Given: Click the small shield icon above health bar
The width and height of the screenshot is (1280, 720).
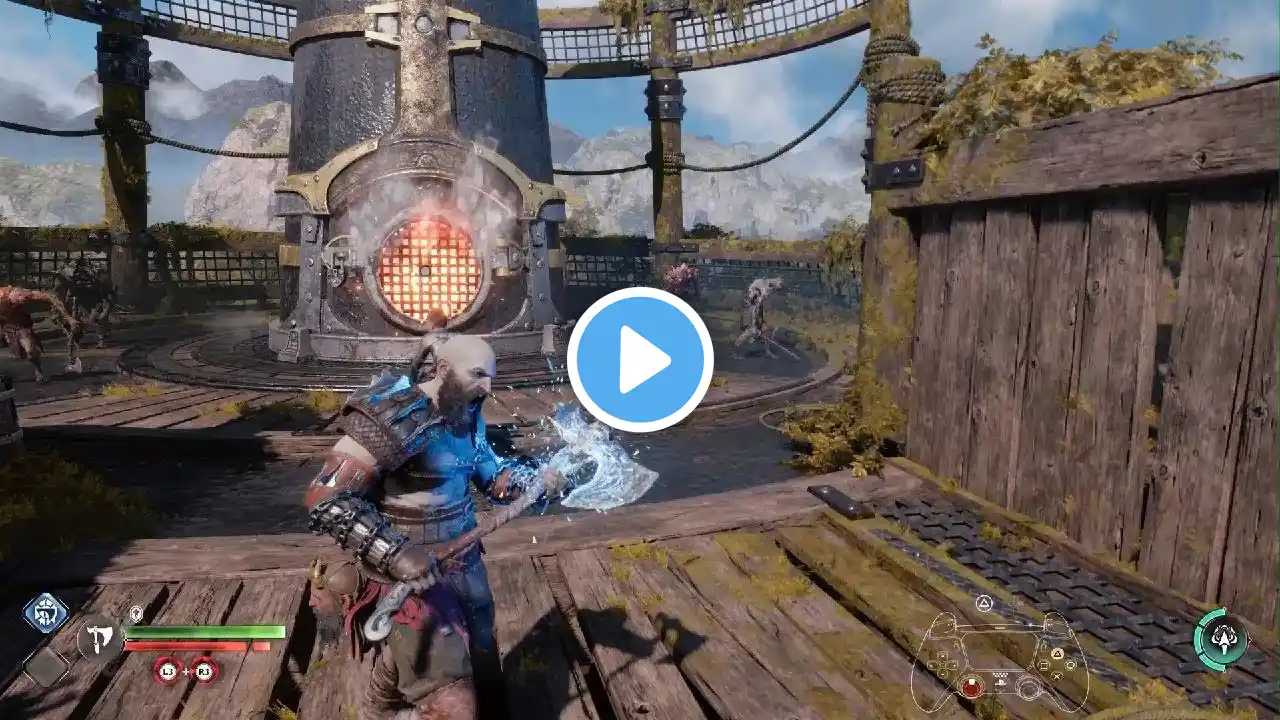Looking at the screenshot, I should pos(137,614).
